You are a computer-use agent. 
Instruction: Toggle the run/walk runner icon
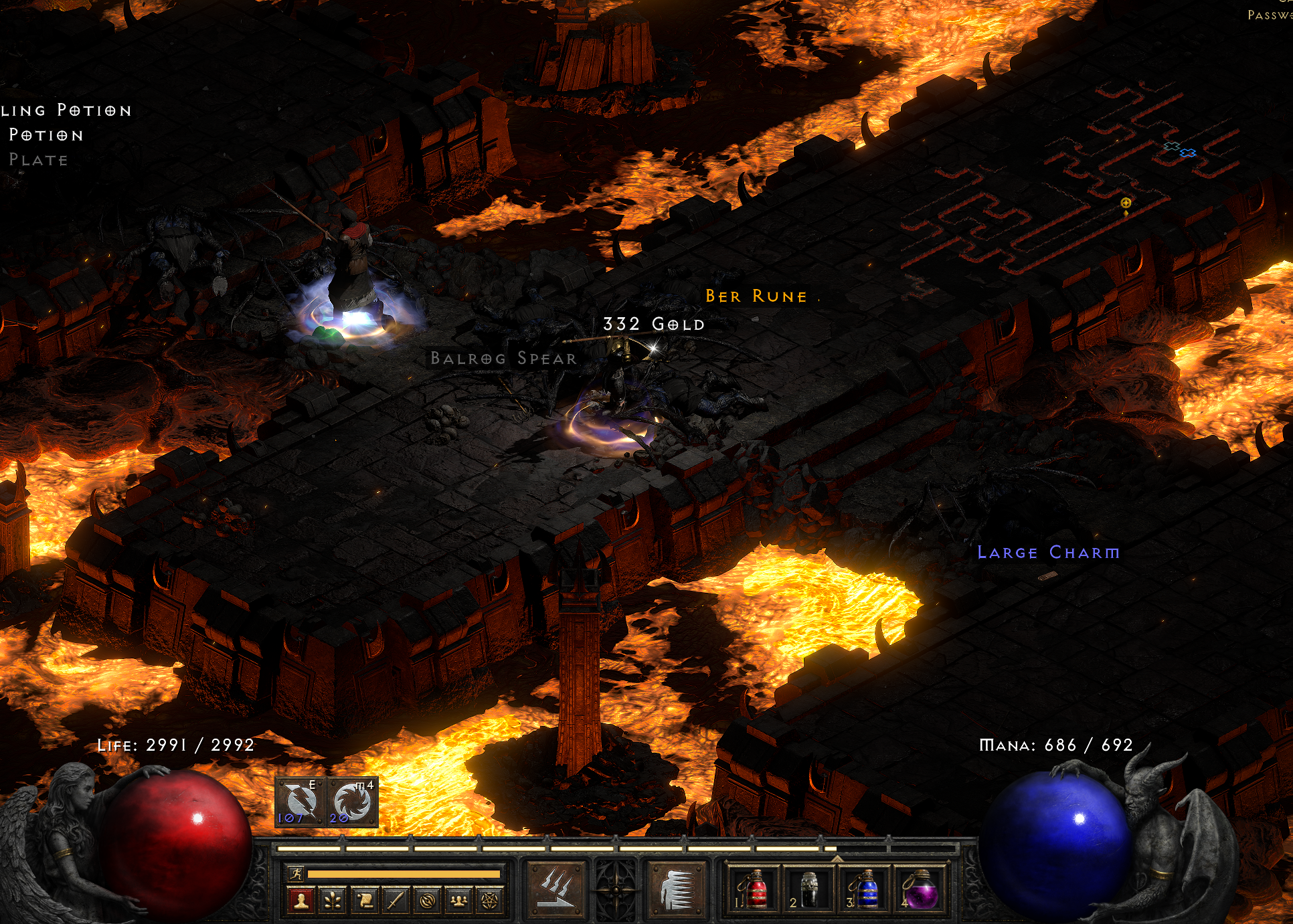[296, 873]
